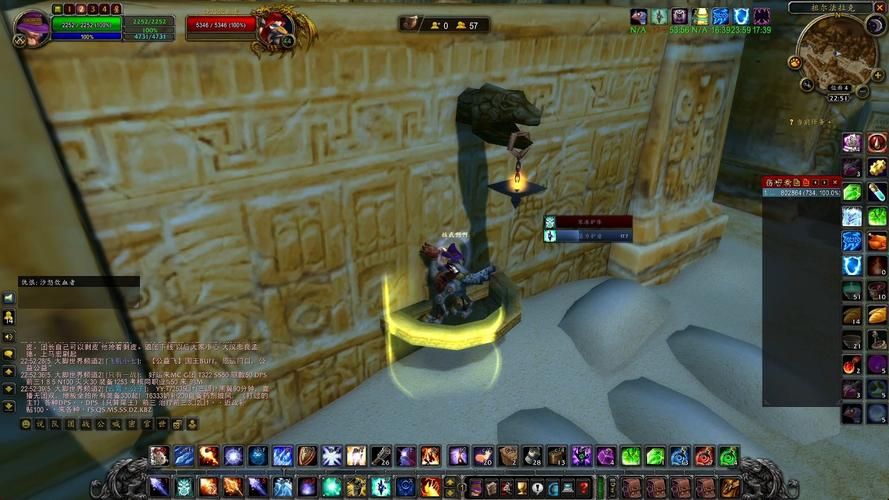Click the clock showing 22:51 under the minimap
The height and width of the screenshot is (500, 889).
tap(838, 98)
